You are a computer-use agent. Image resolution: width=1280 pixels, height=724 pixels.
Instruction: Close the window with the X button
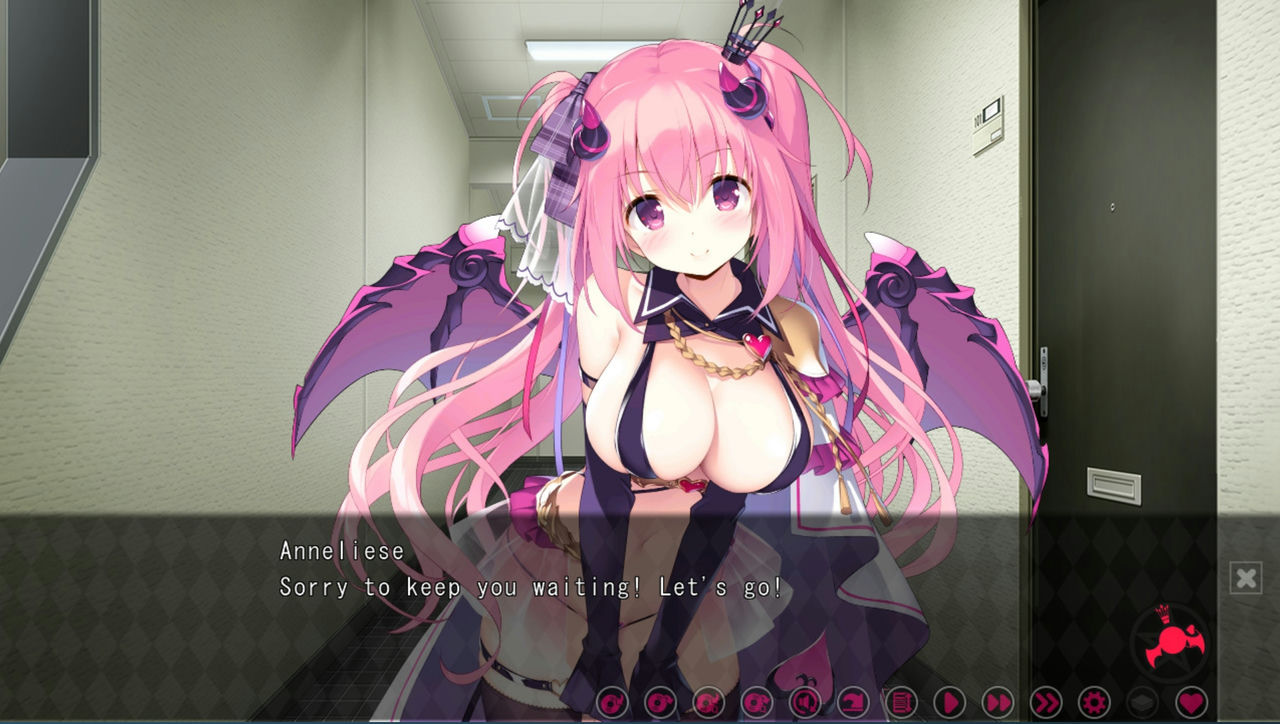point(1246,577)
